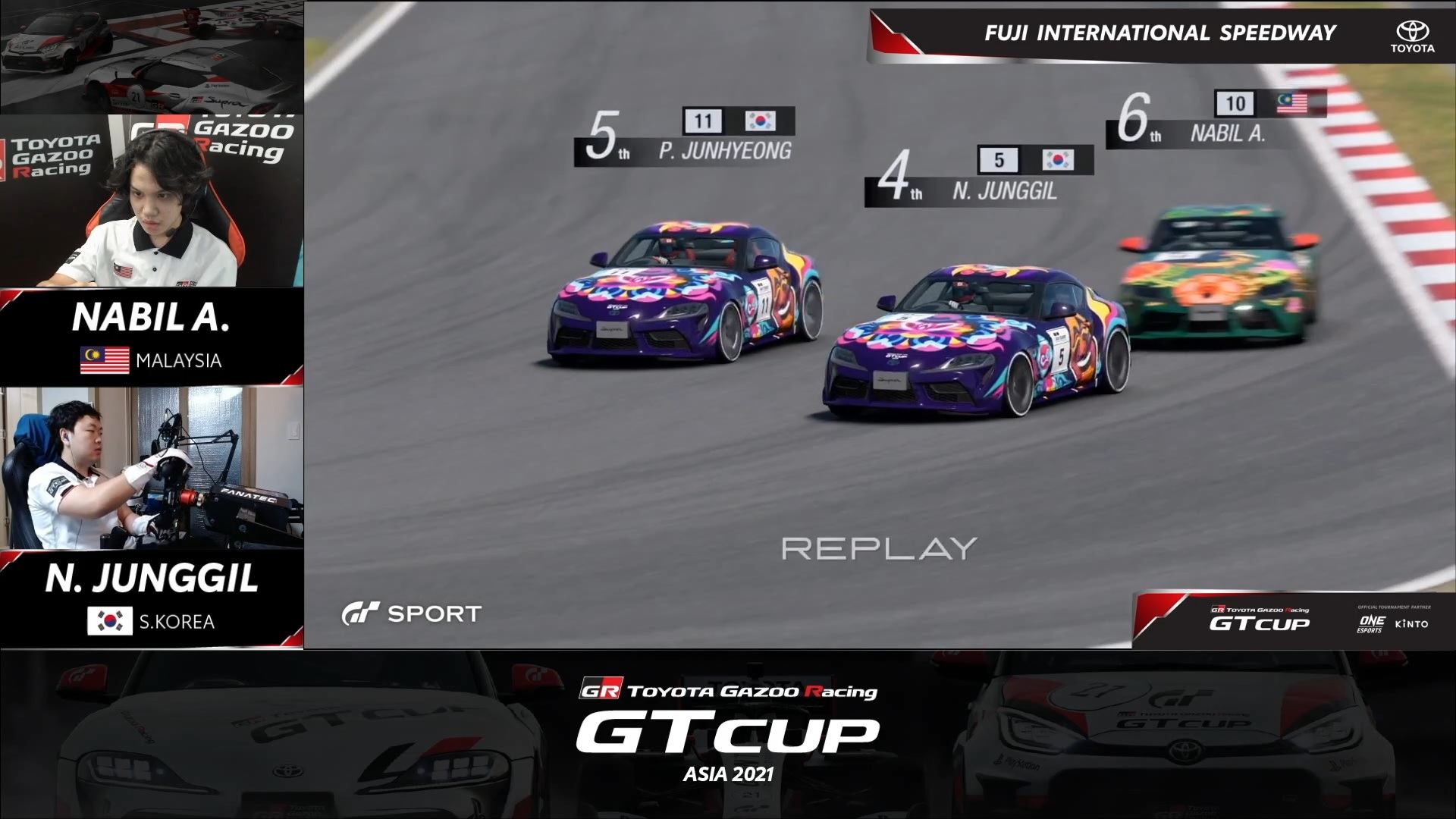Click the car number 11 label
The height and width of the screenshot is (819, 1456).
(x=703, y=119)
